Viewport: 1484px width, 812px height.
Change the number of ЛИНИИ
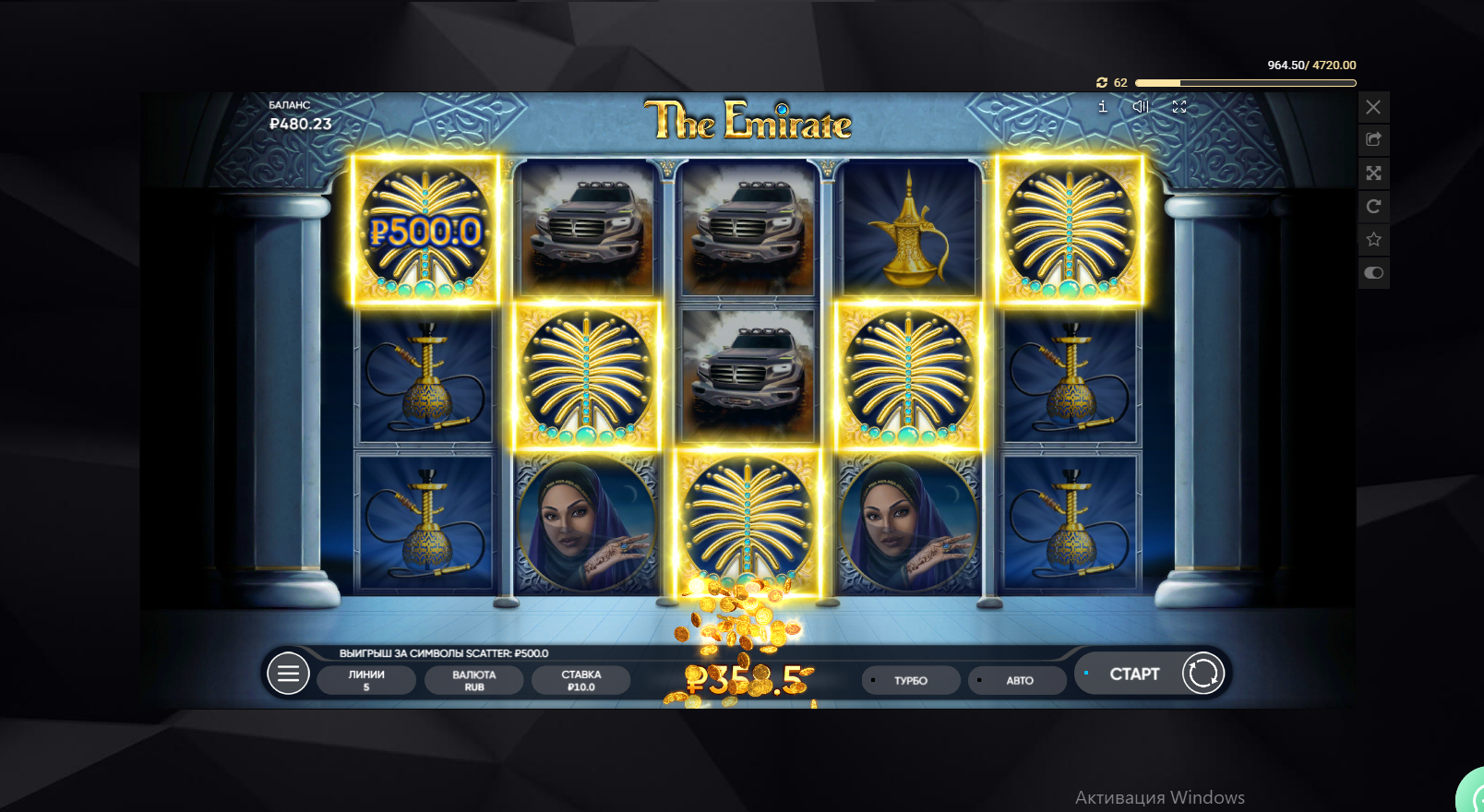point(366,680)
